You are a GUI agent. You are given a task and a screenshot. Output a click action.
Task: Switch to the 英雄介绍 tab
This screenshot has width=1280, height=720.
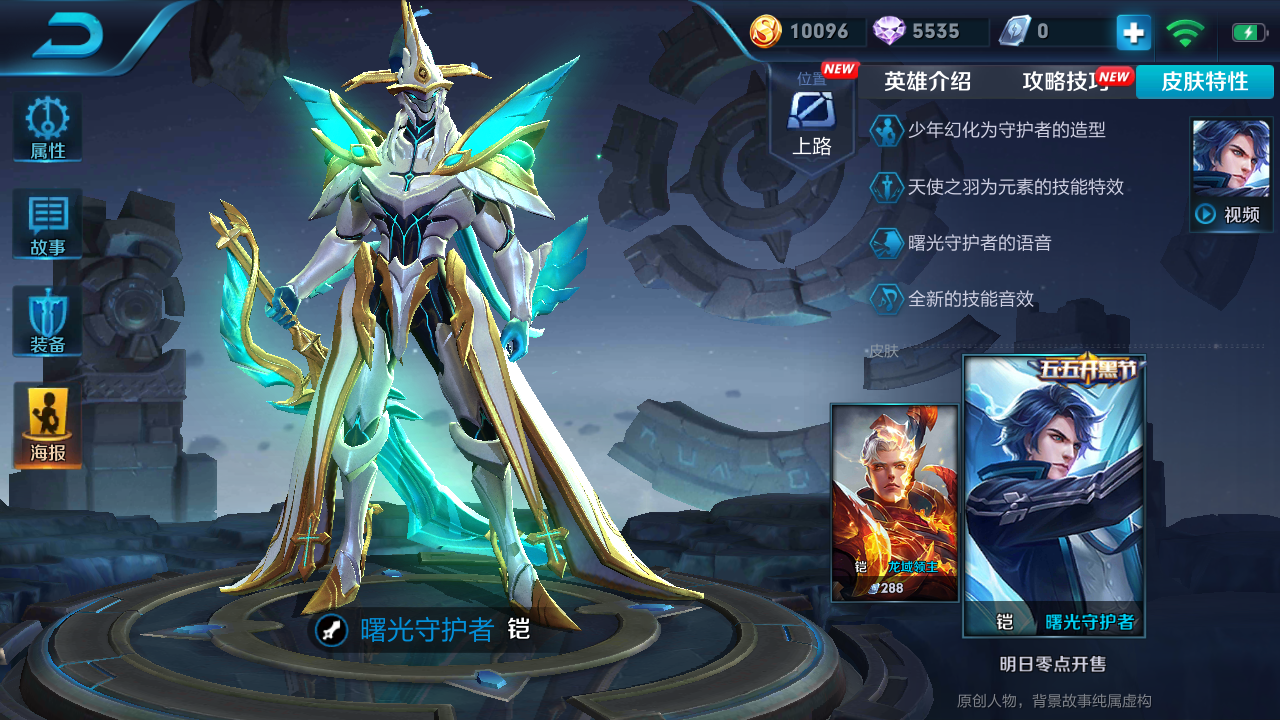(927, 82)
